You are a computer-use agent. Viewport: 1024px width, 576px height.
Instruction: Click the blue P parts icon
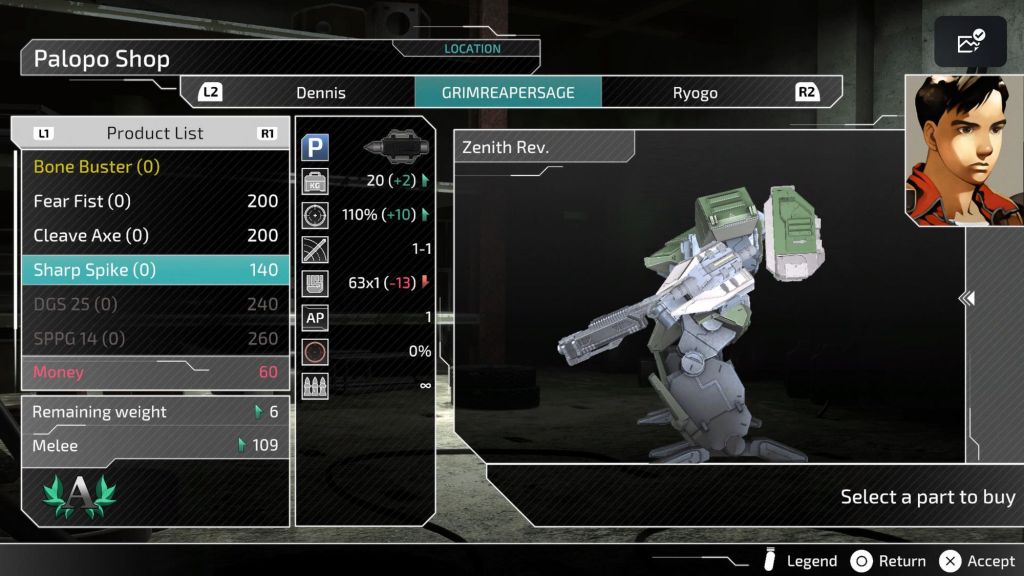(x=316, y=148)
